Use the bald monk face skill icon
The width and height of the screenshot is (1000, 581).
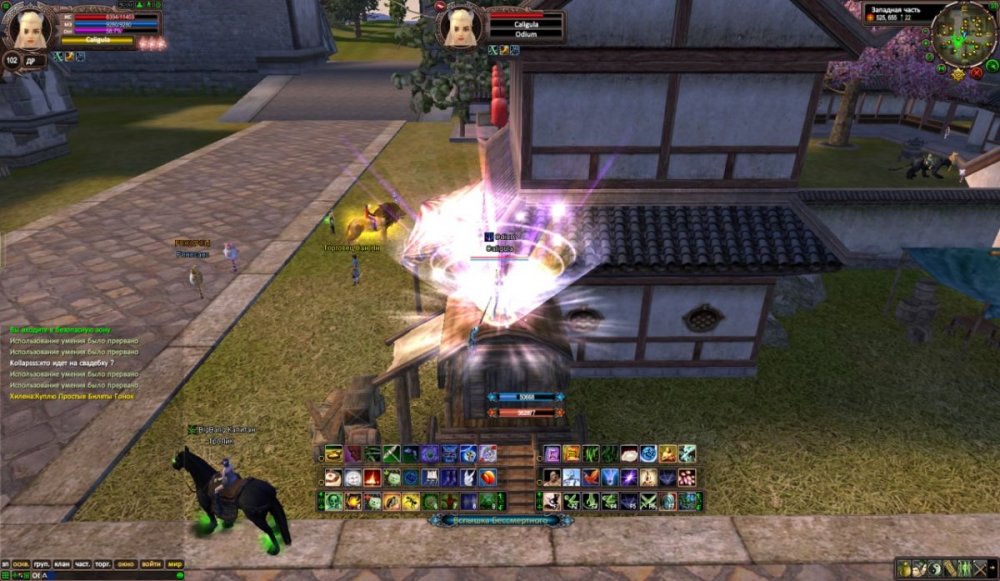tap(552, 478)
